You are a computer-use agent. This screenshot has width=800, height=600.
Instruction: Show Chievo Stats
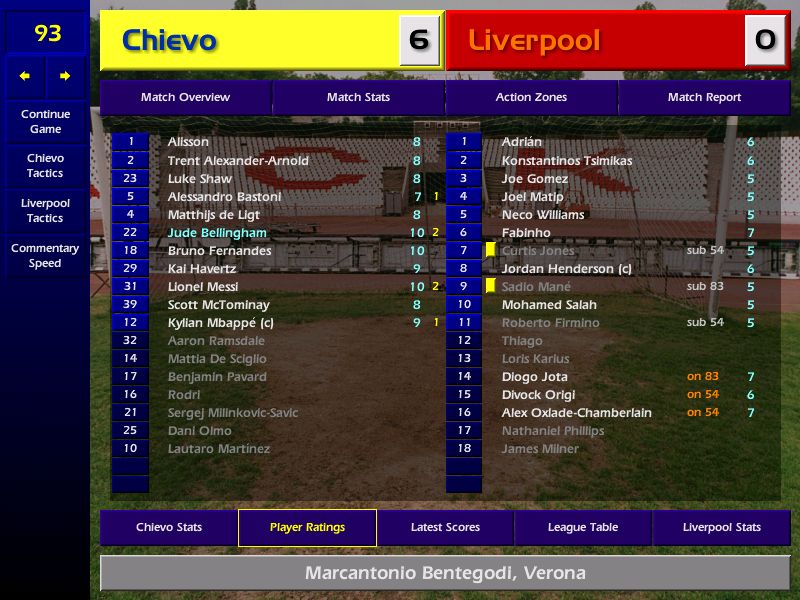[169, 527]
